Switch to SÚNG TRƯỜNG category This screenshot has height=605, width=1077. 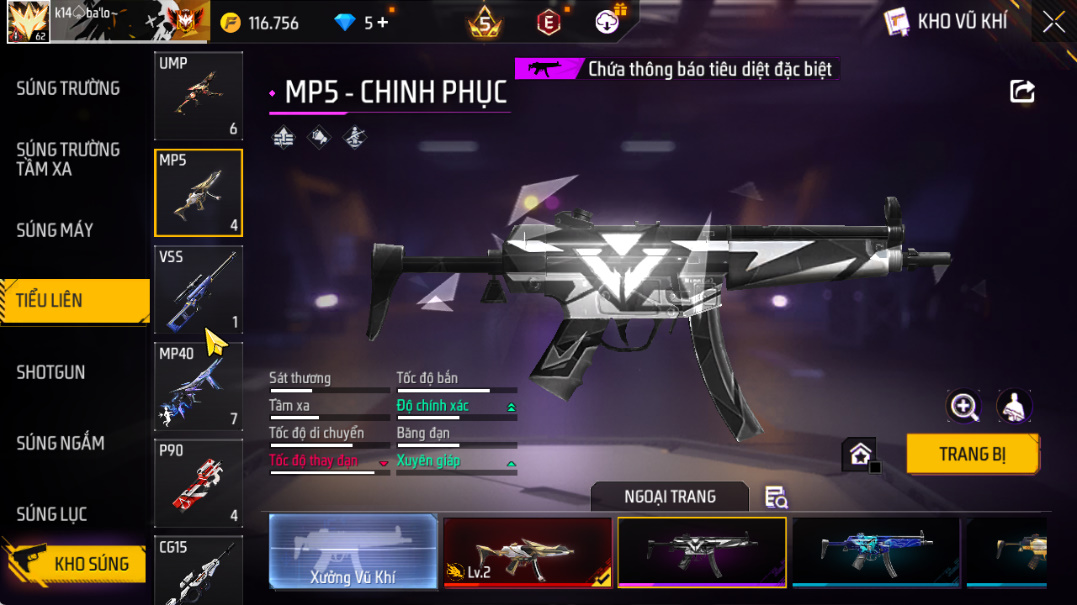68,89
